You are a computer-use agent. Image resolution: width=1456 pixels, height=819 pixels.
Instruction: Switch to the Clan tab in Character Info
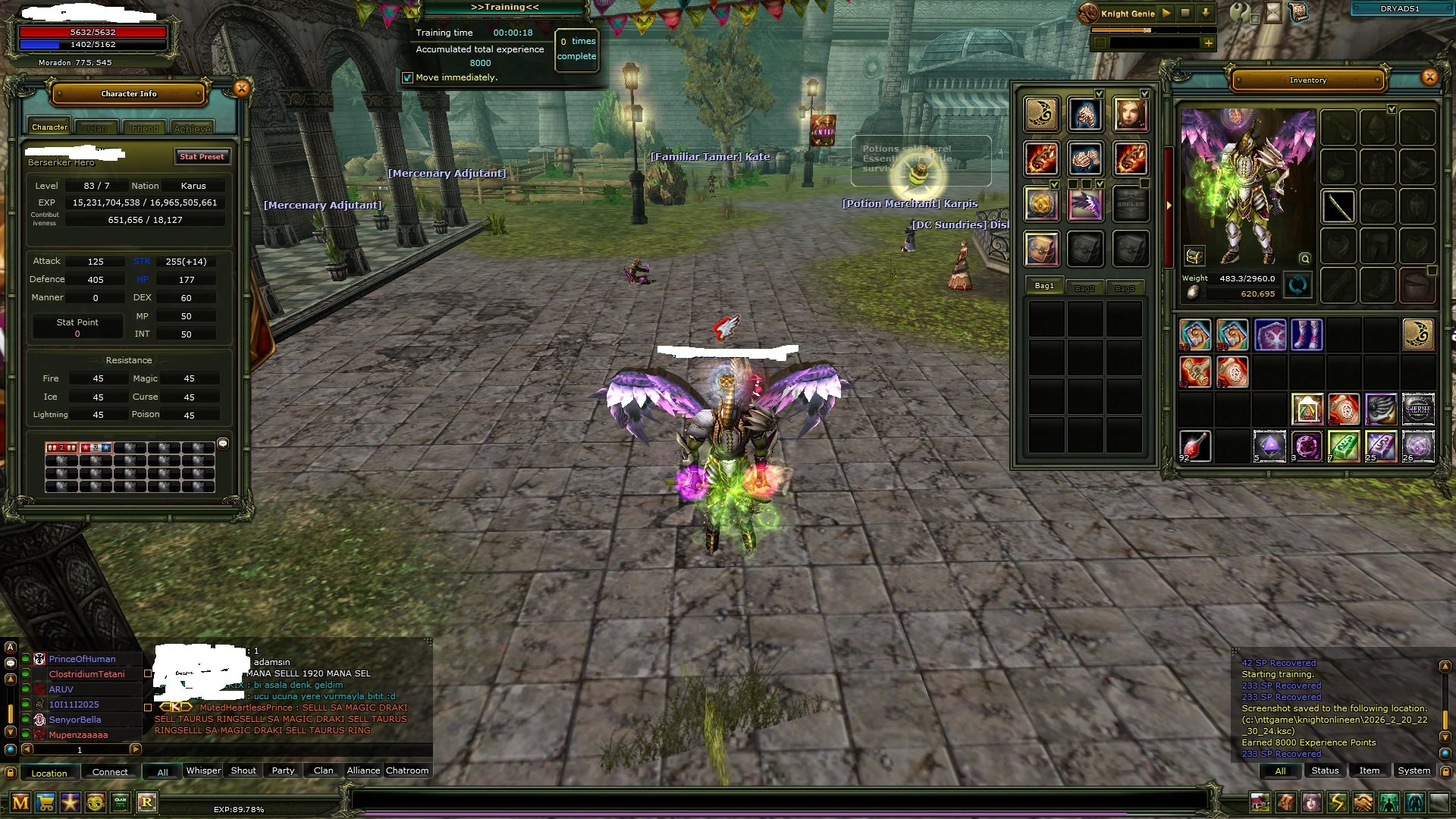click(x=96, y=127)
